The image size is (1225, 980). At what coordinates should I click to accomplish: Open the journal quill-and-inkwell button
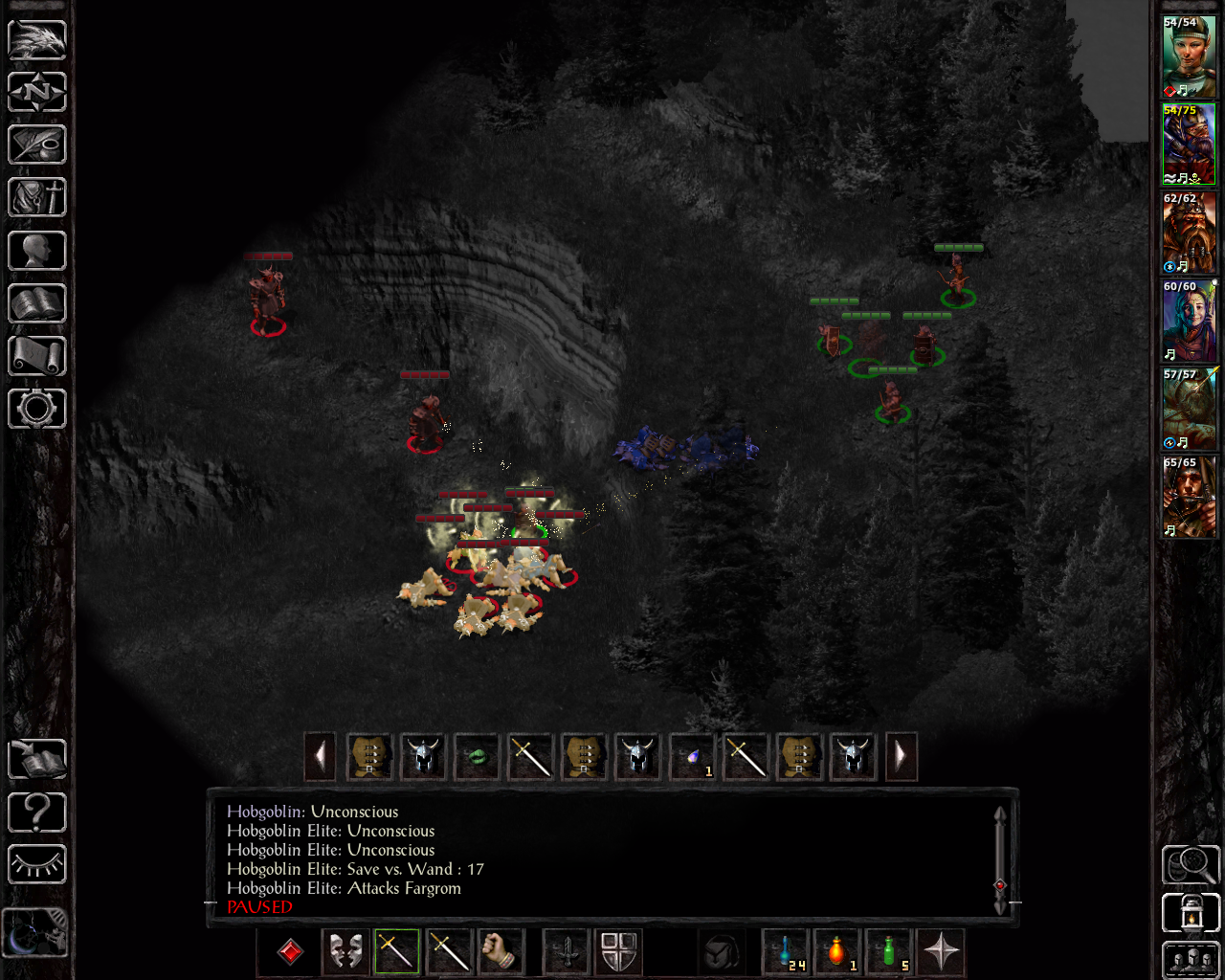click(37, 145)
